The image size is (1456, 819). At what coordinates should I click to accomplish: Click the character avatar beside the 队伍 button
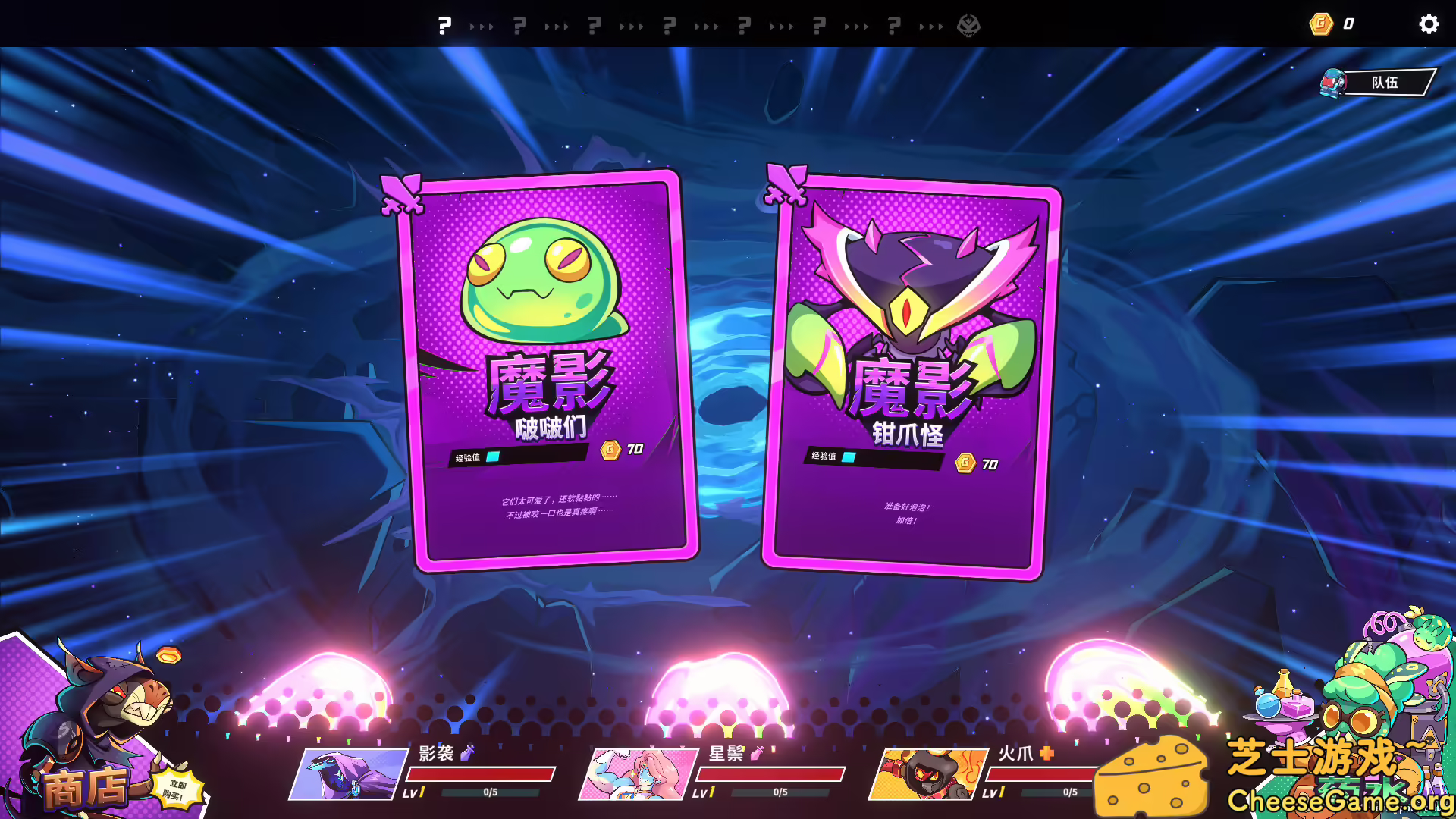[x=1332, y=81]
